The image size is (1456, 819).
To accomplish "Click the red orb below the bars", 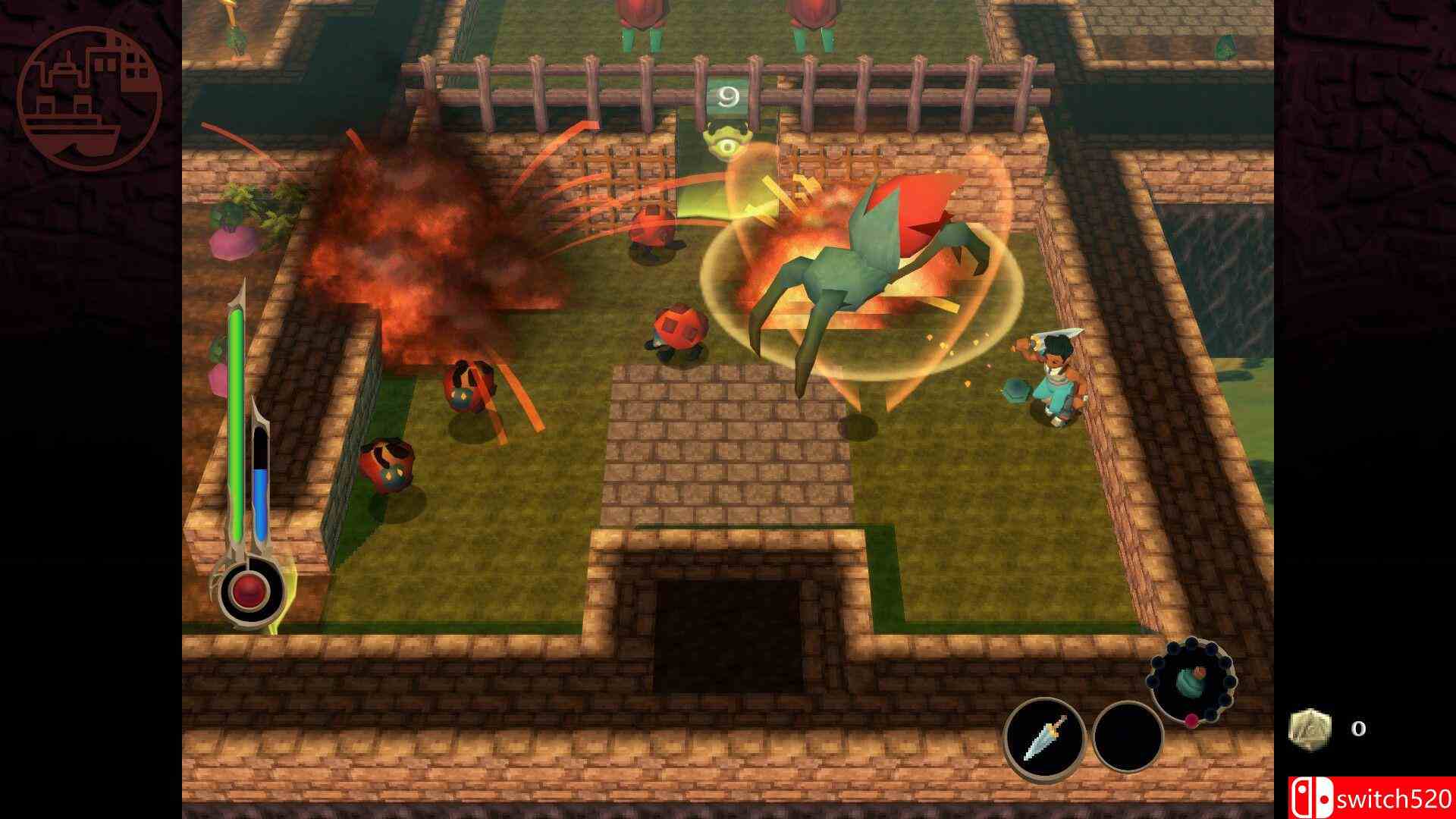I will 249,589.
